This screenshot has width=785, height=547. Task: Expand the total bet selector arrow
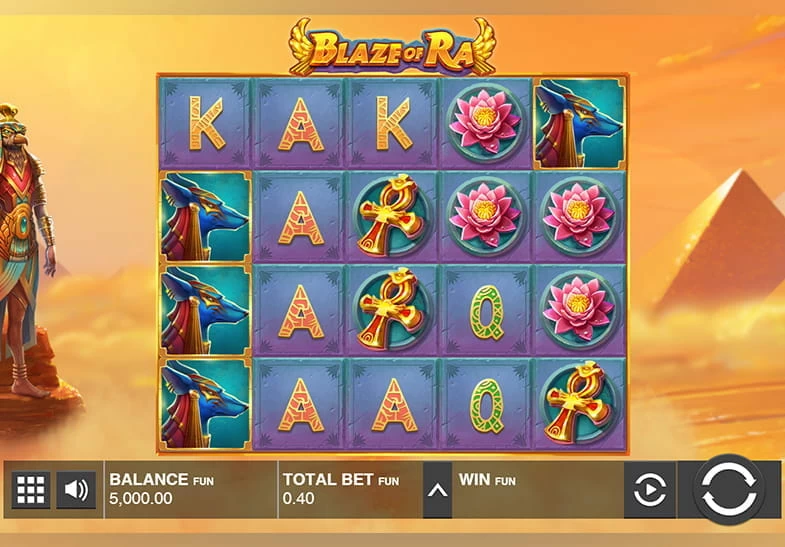click(x=437, y=490)
